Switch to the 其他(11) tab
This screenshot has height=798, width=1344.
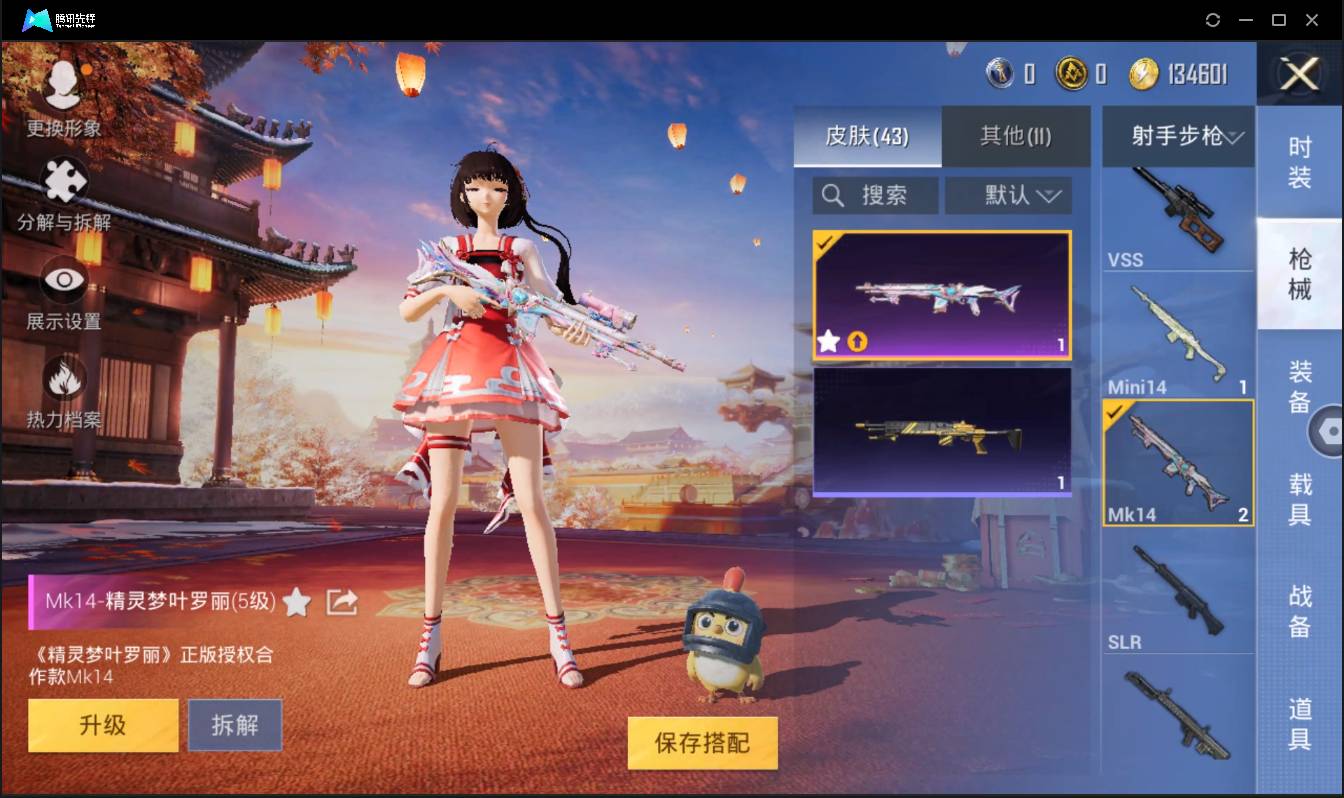[x=1015, y=137]
